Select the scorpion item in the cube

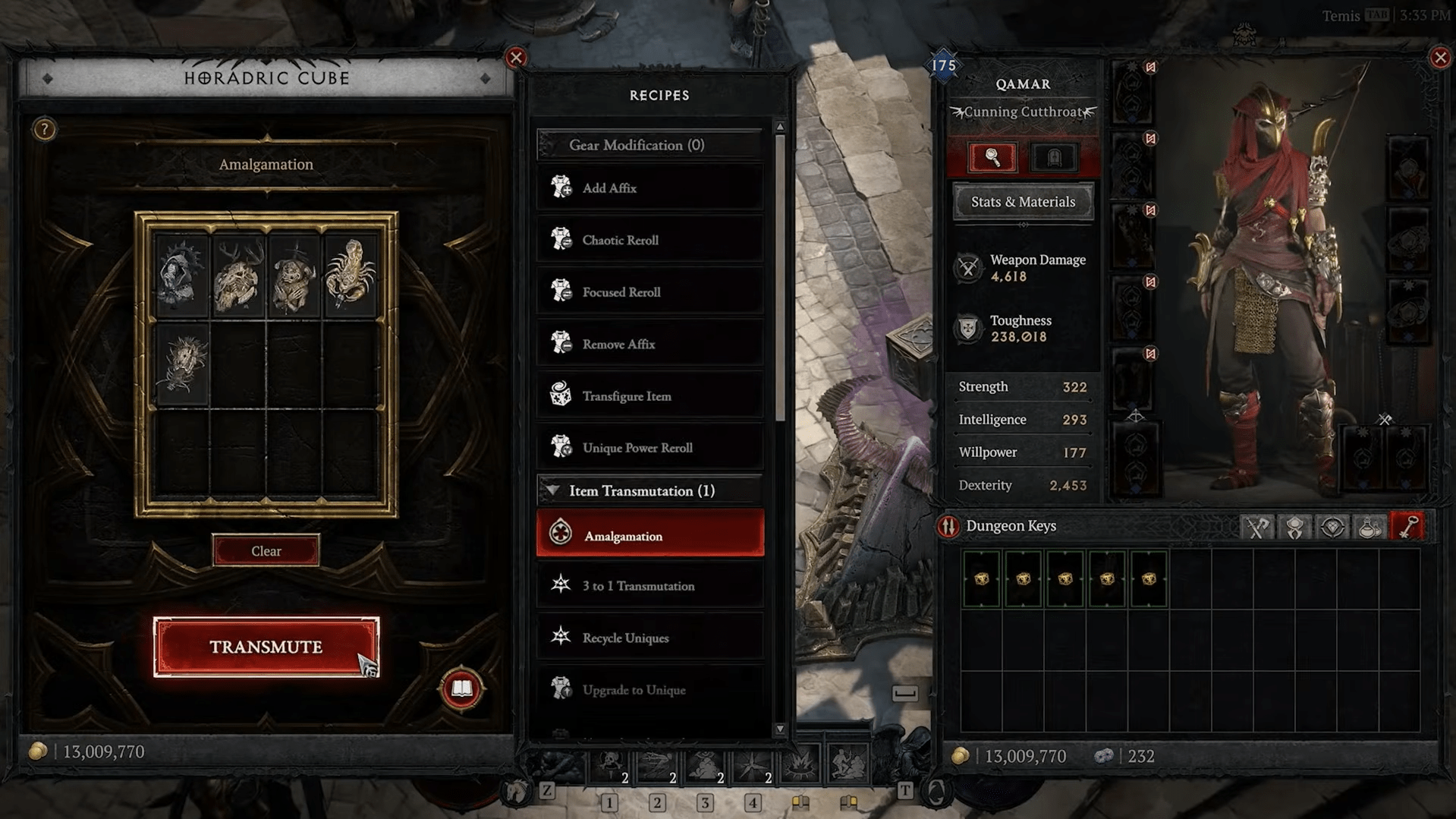[350, 275]
